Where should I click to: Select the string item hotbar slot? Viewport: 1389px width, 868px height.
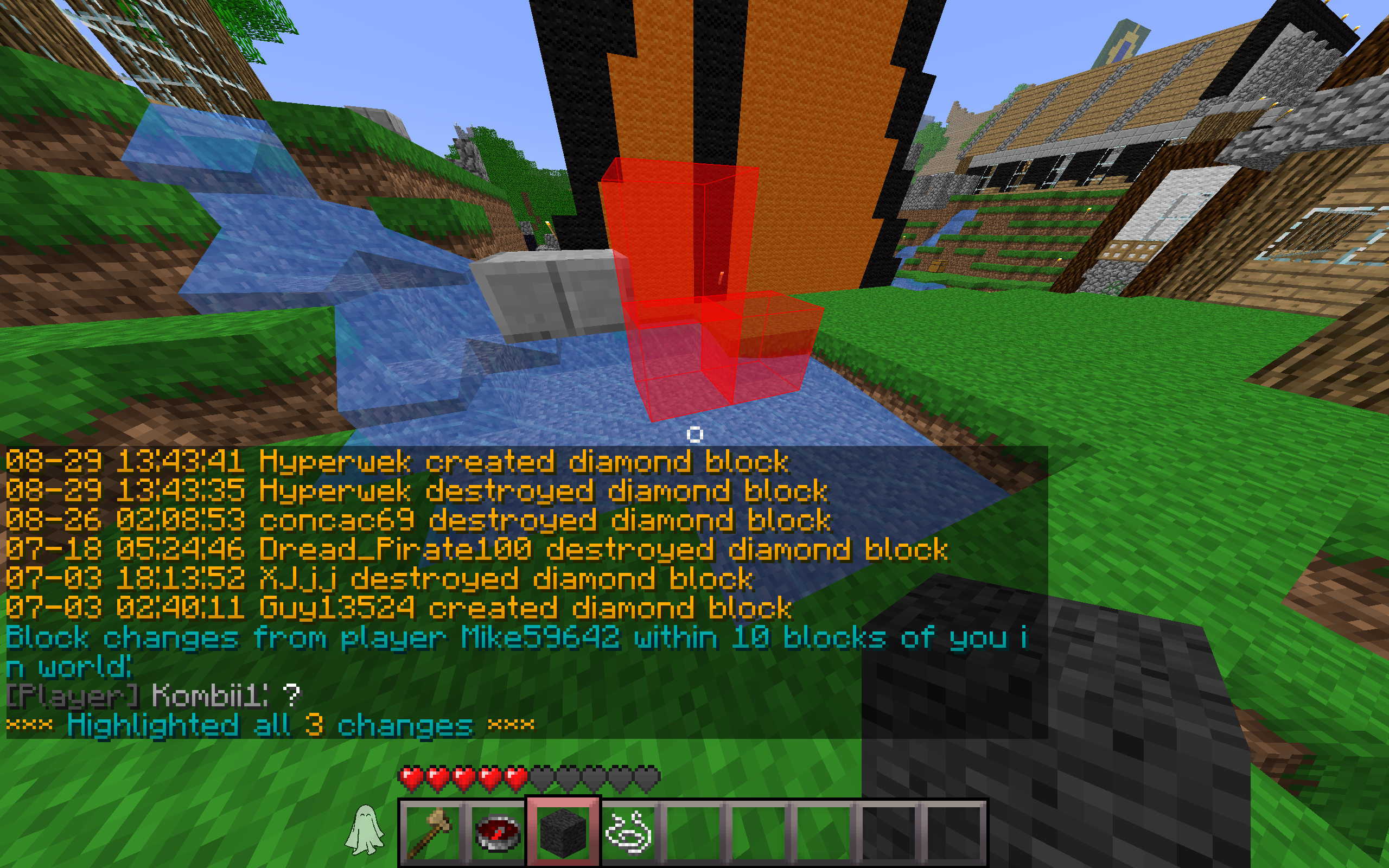click(628, 831)
